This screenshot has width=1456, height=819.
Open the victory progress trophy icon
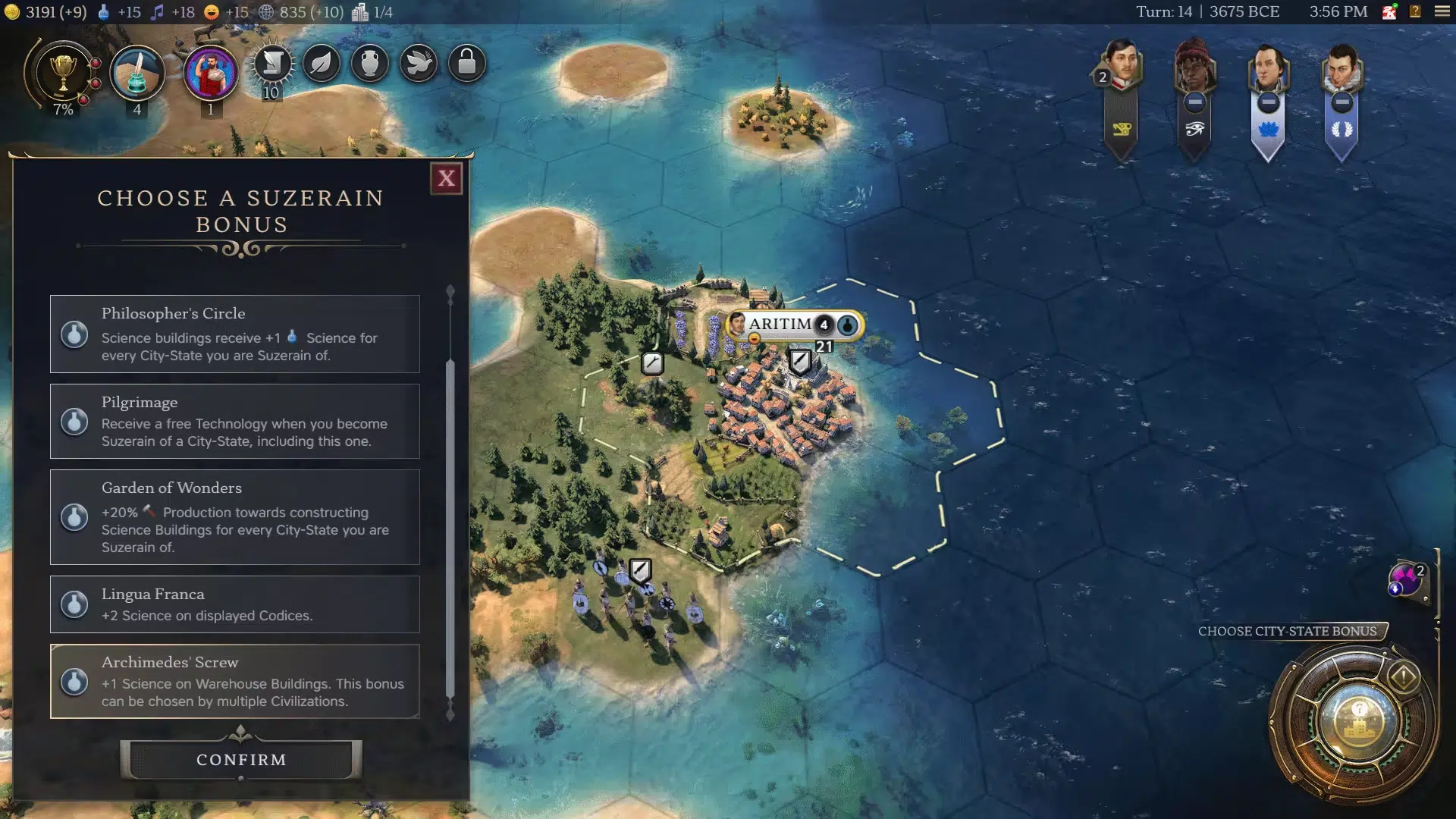point(63,73)
